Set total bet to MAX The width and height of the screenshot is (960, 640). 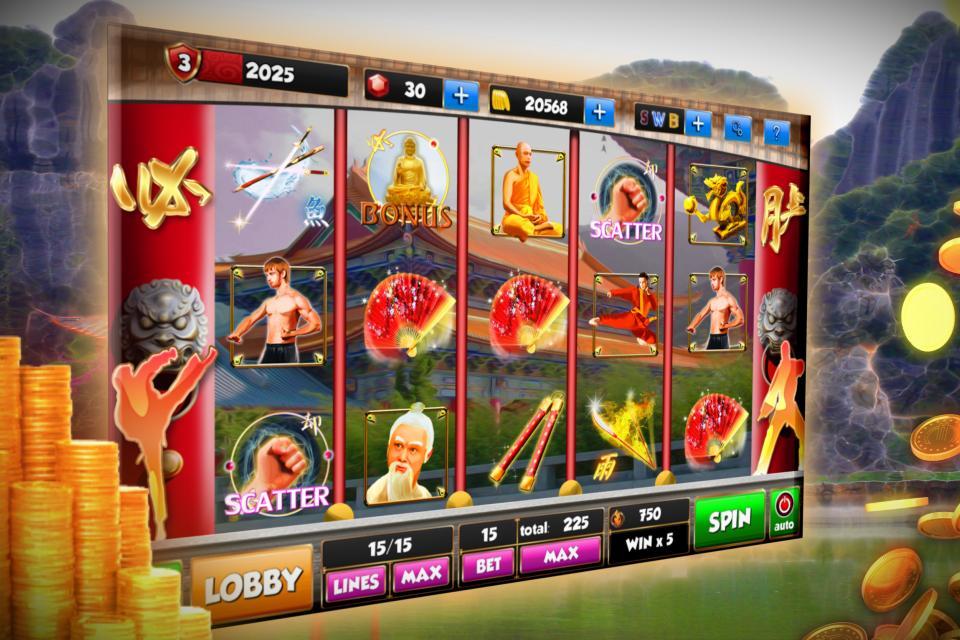[560, 556]
